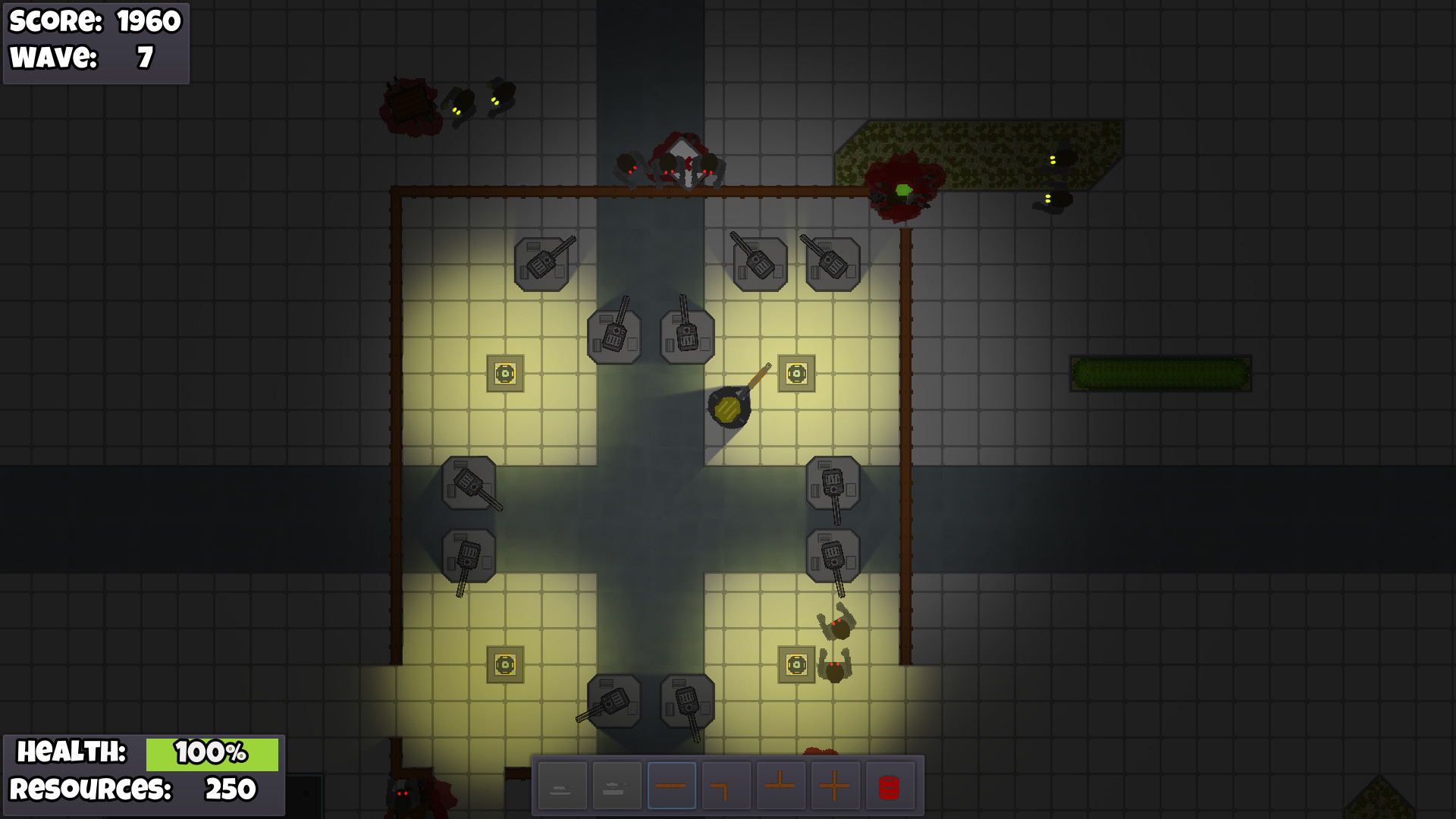
Task: Select the corner wall piece from the hotbar
Action: point(726,785)
